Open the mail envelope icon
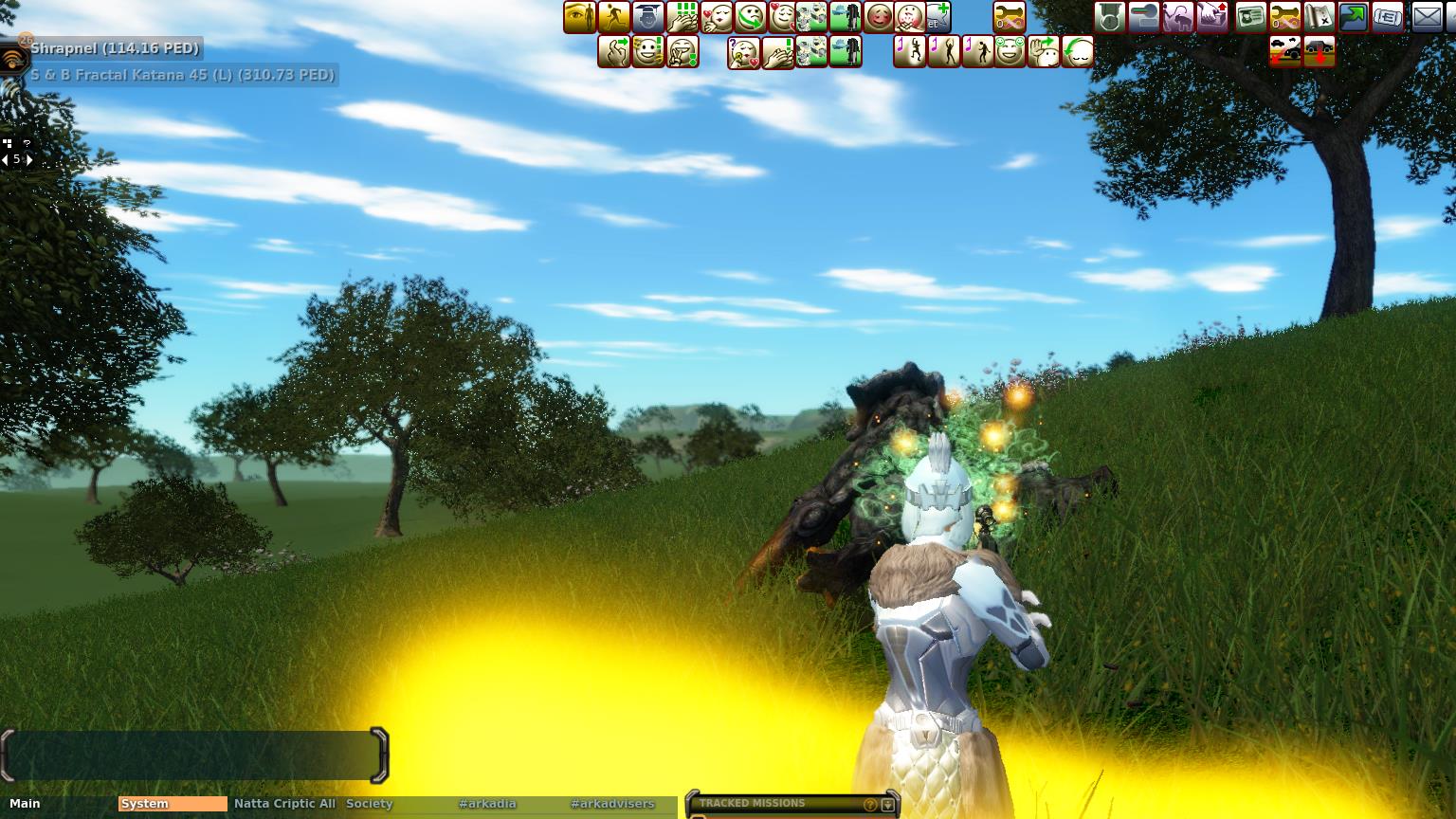 pos(1427,17)
